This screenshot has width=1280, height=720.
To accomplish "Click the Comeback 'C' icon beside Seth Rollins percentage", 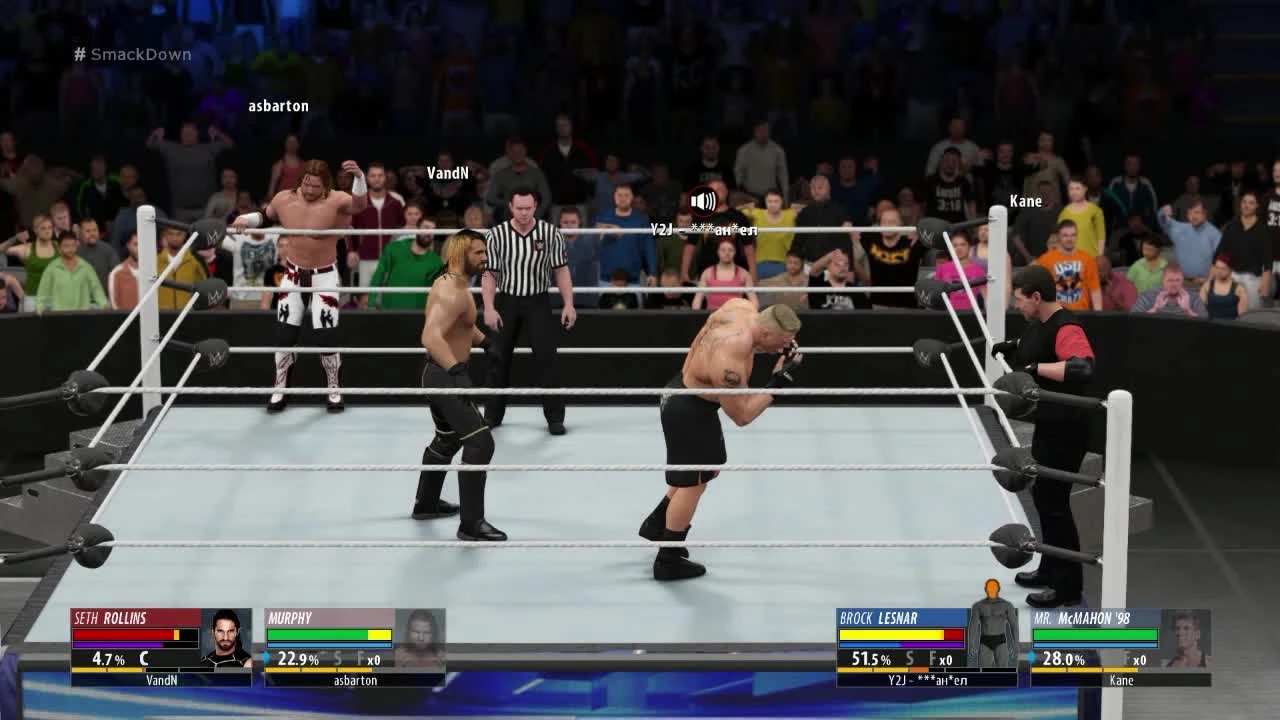I will click(x=142, y=658).
